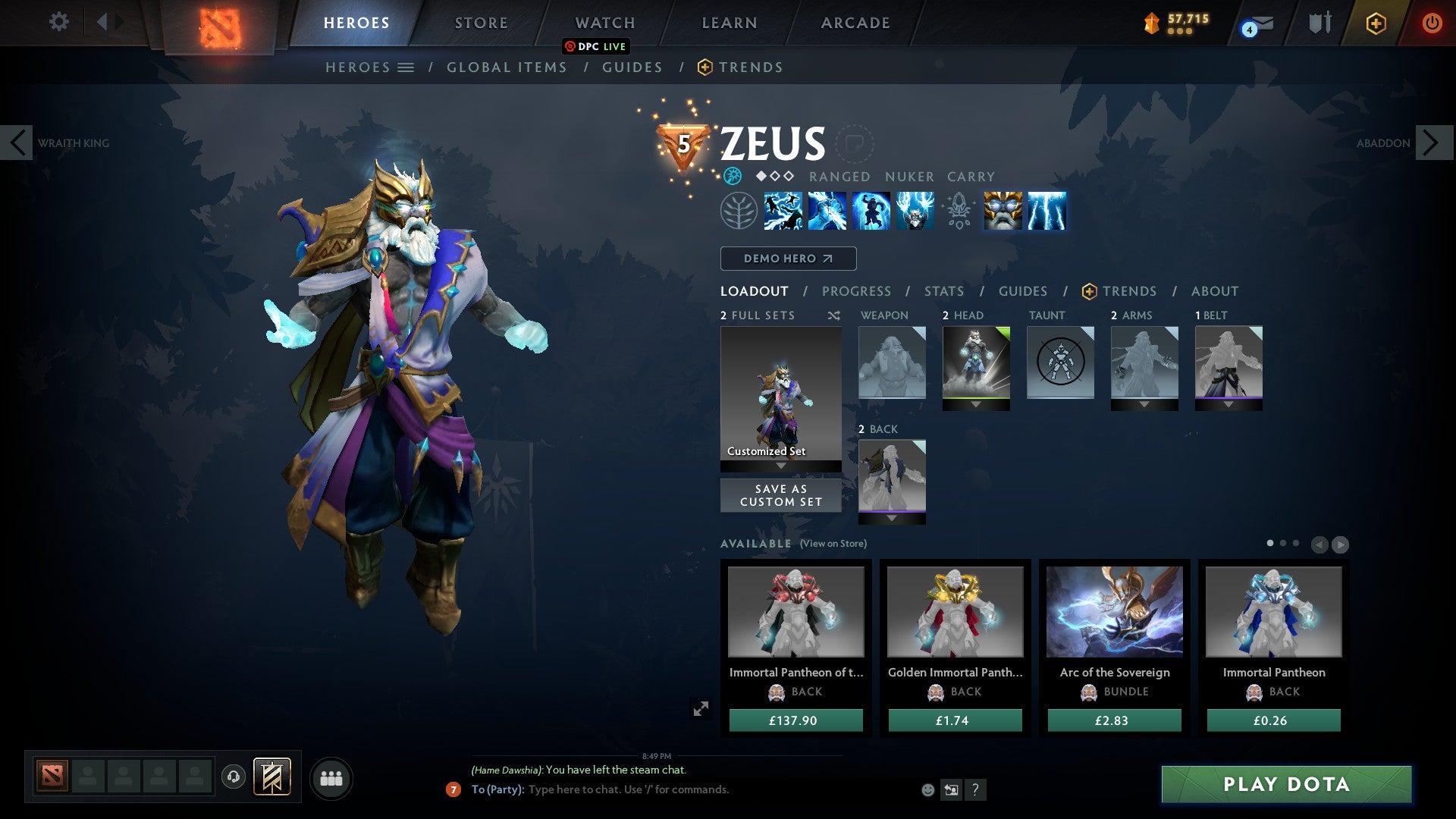1456x819 pixels.
Task: Open the friends list people icon
Action: pyautogui.click(x=331, y=777)
